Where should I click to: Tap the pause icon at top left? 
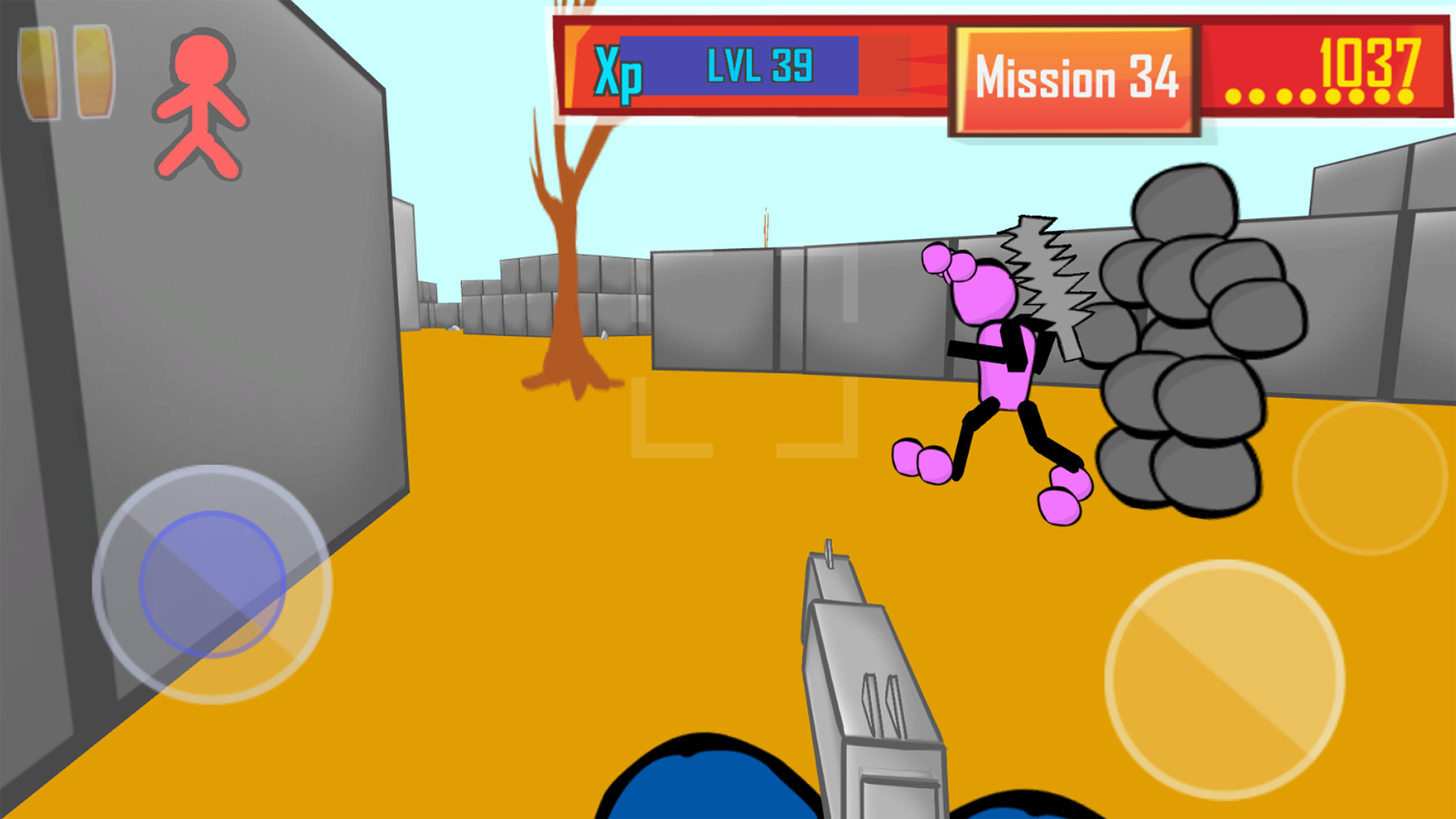point(64,72)
